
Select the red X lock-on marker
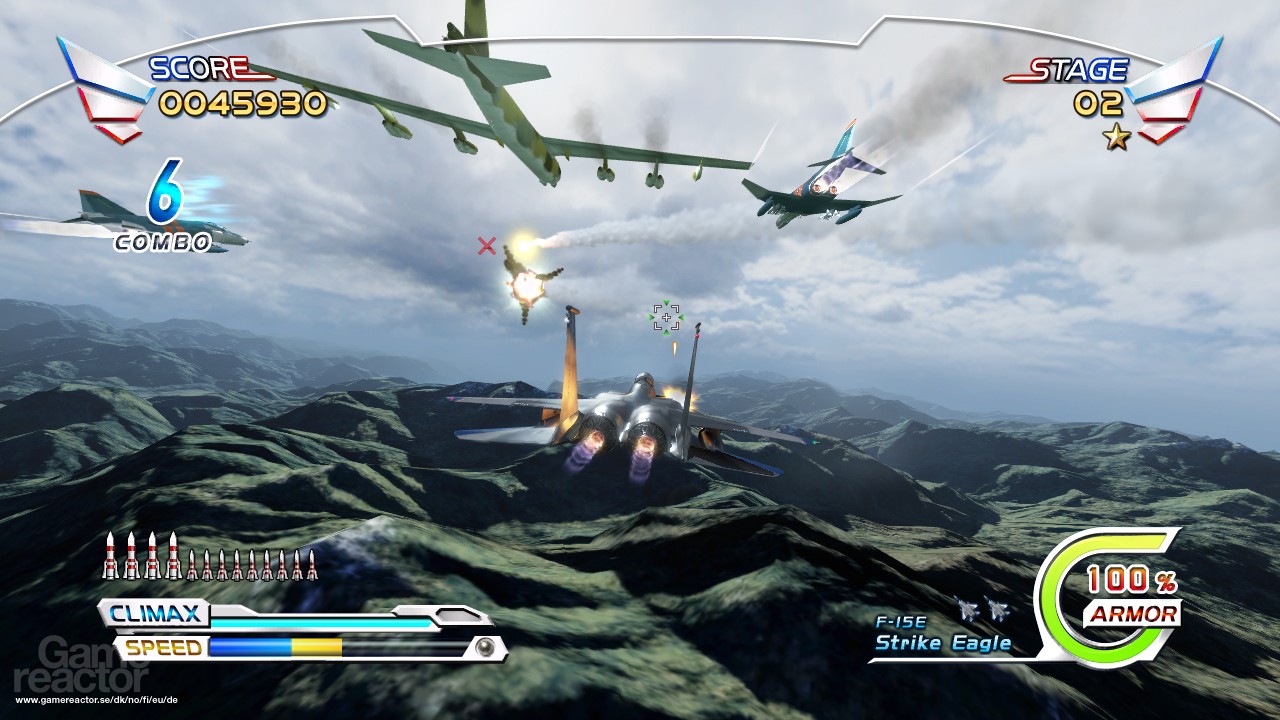[x=487, y=246]
